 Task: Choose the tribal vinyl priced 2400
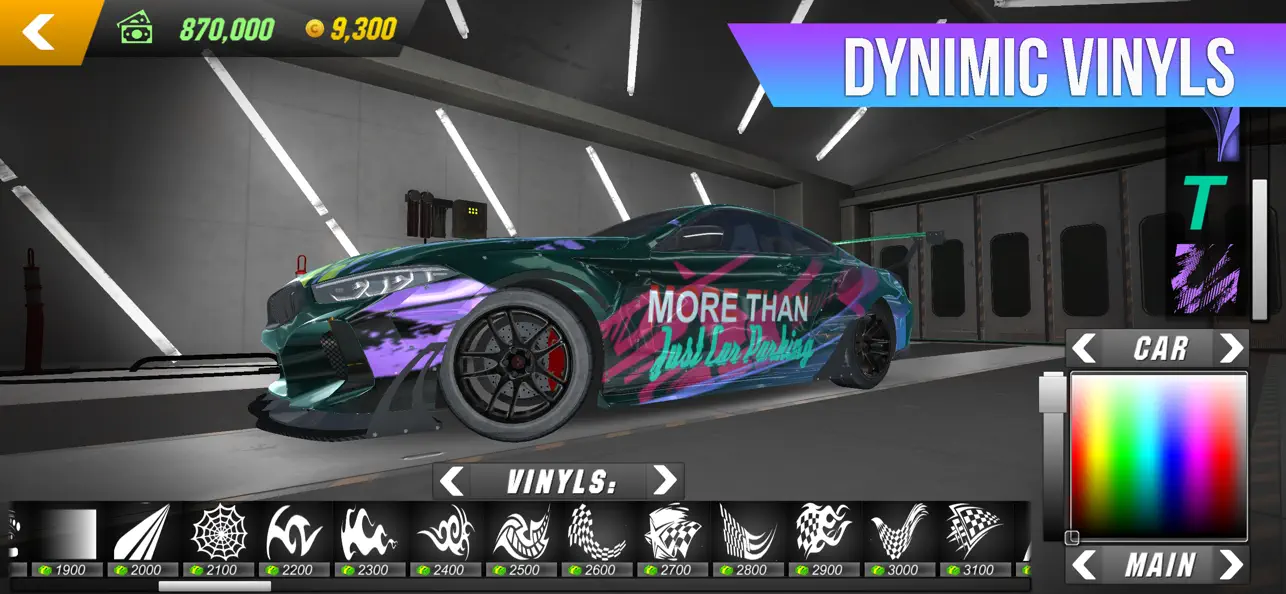click(x=444, y=533)
